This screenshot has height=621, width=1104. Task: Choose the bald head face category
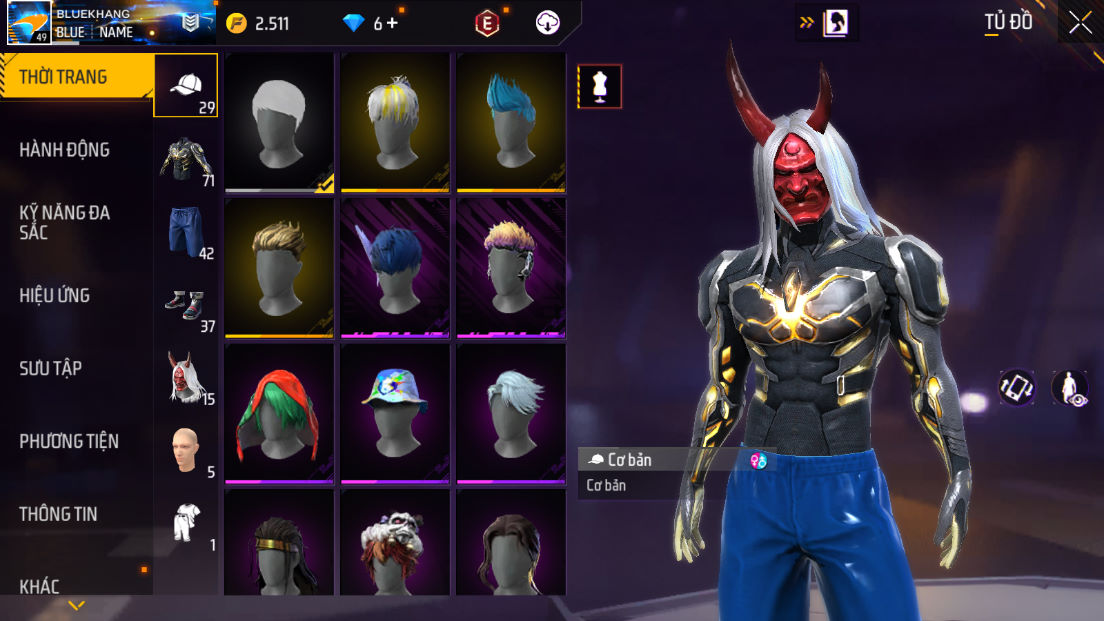click(x=186, y=450)
